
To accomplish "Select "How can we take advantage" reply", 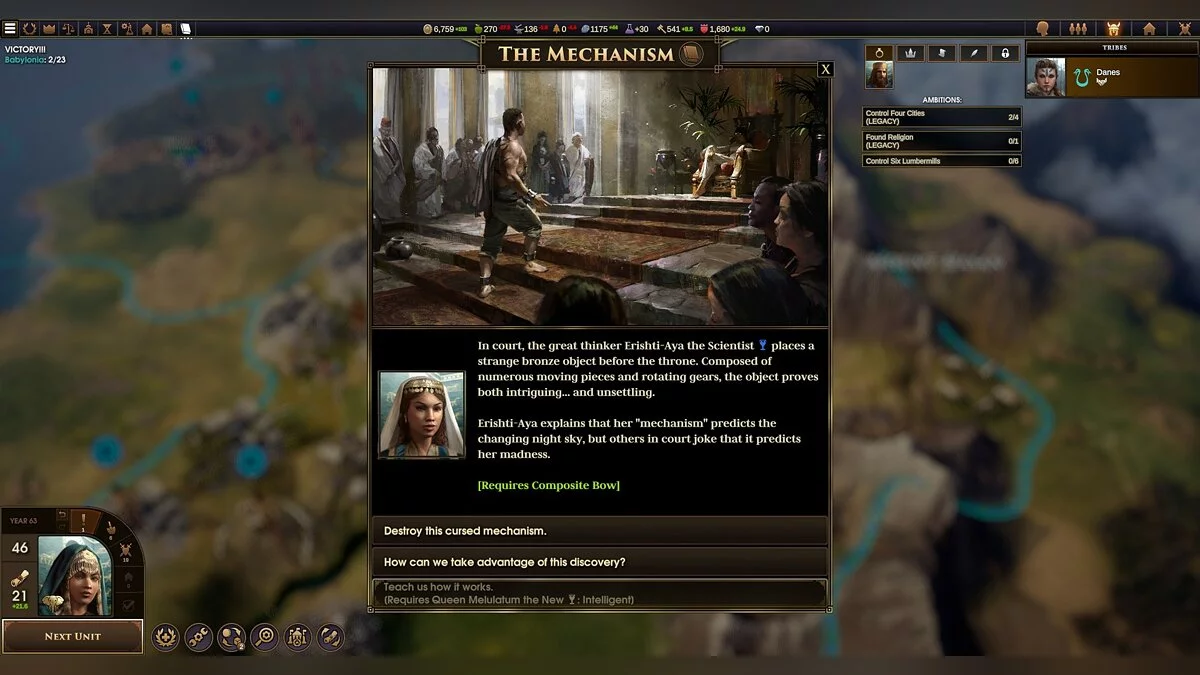I will point(599,562).
